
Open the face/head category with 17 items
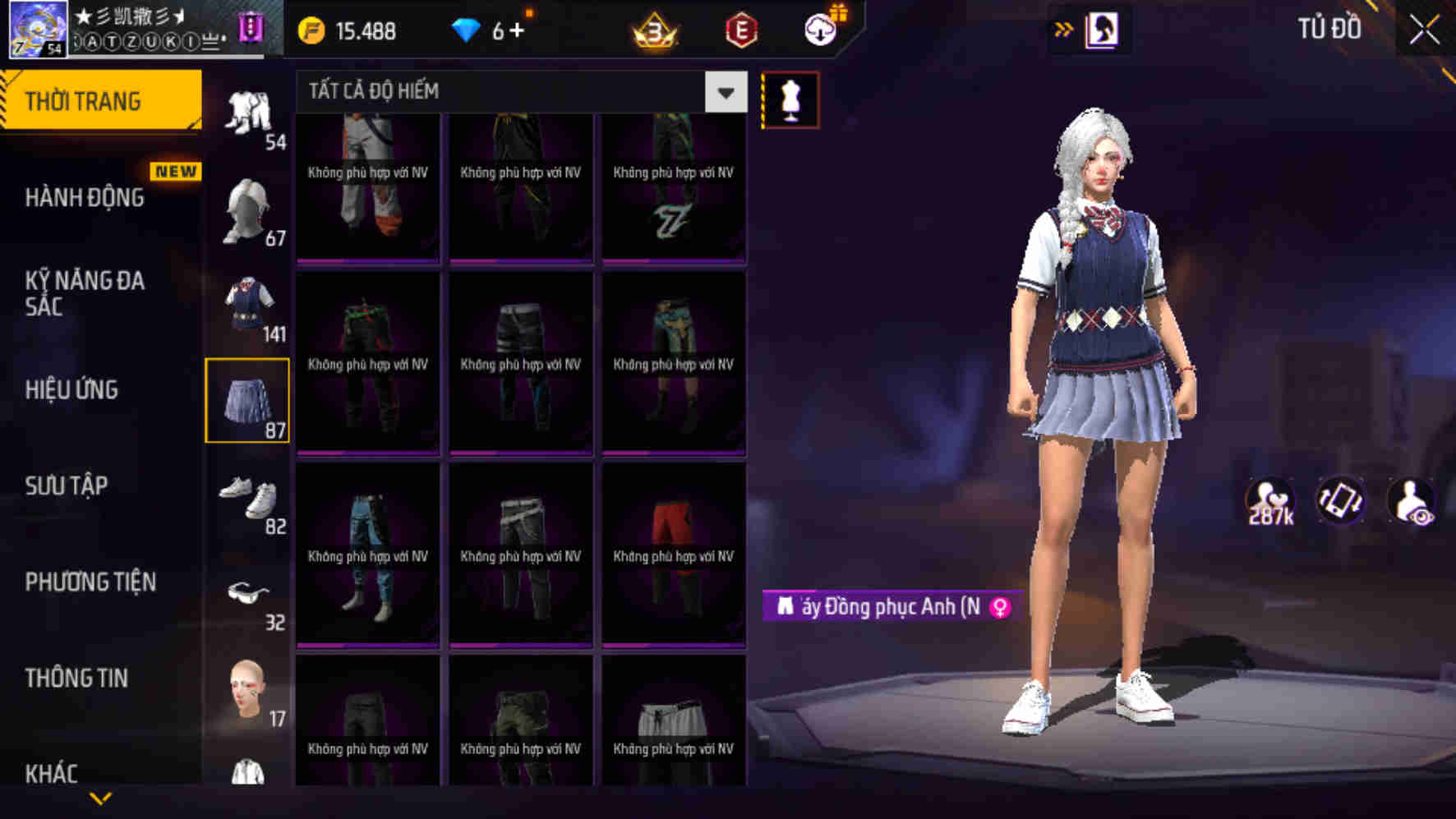[247, 694]
